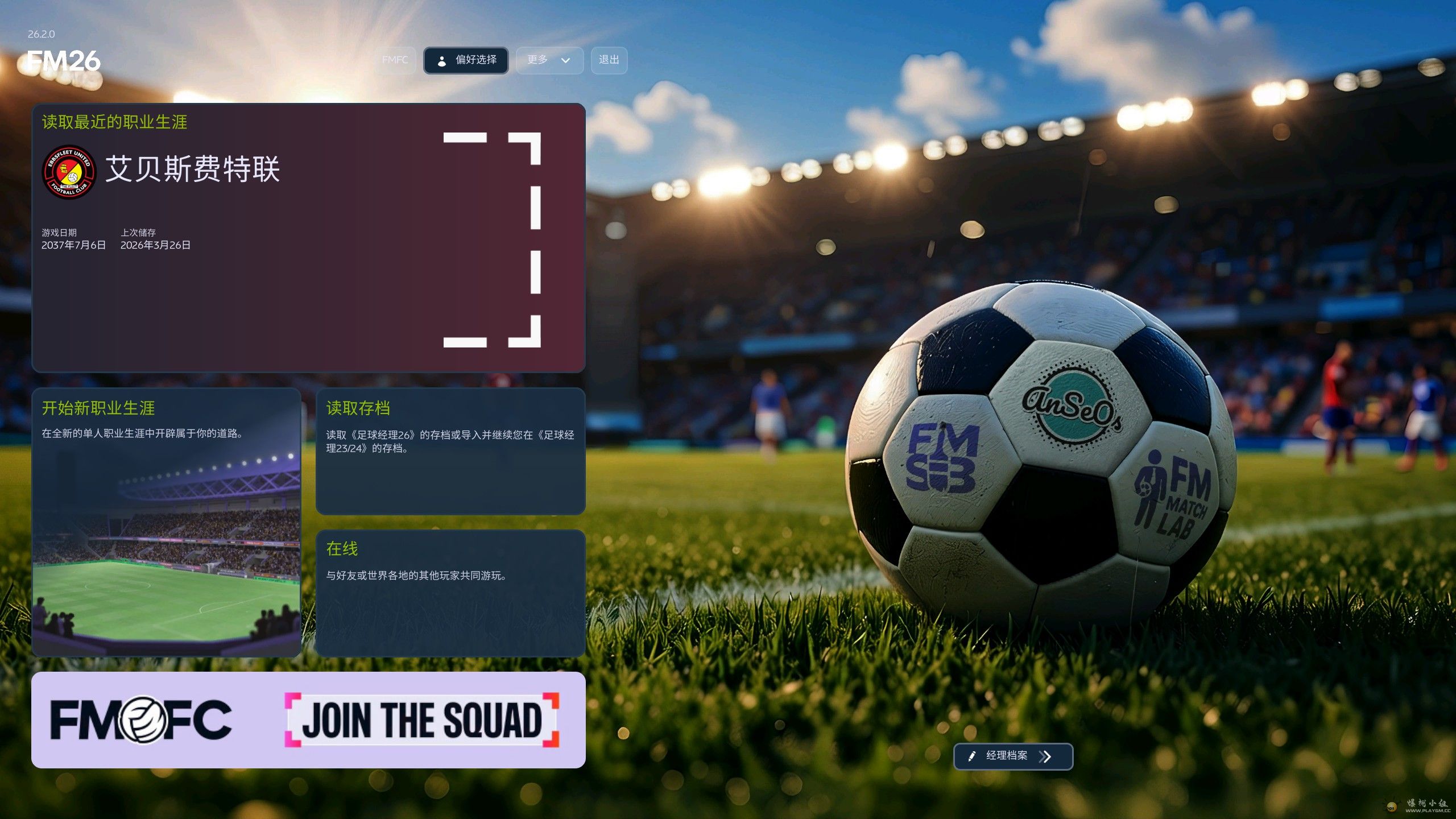Open the 读取存档 load save panel
This screenshot has height=819, width=1456.
(x=450, y=451)
